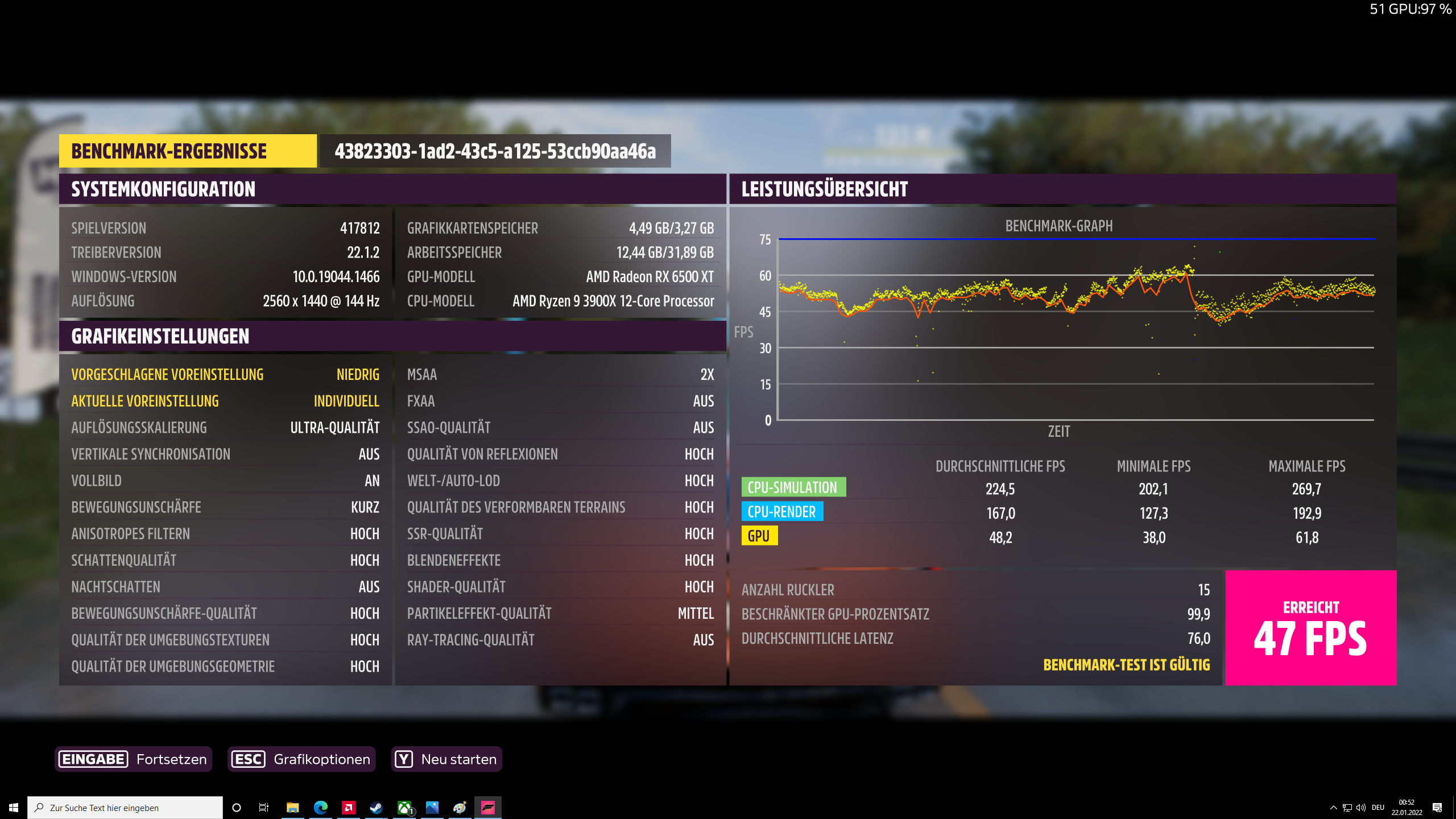Launch Microsoft Edge browser
This screenshot has height=819, width=1456.
(x=320, y=807)
